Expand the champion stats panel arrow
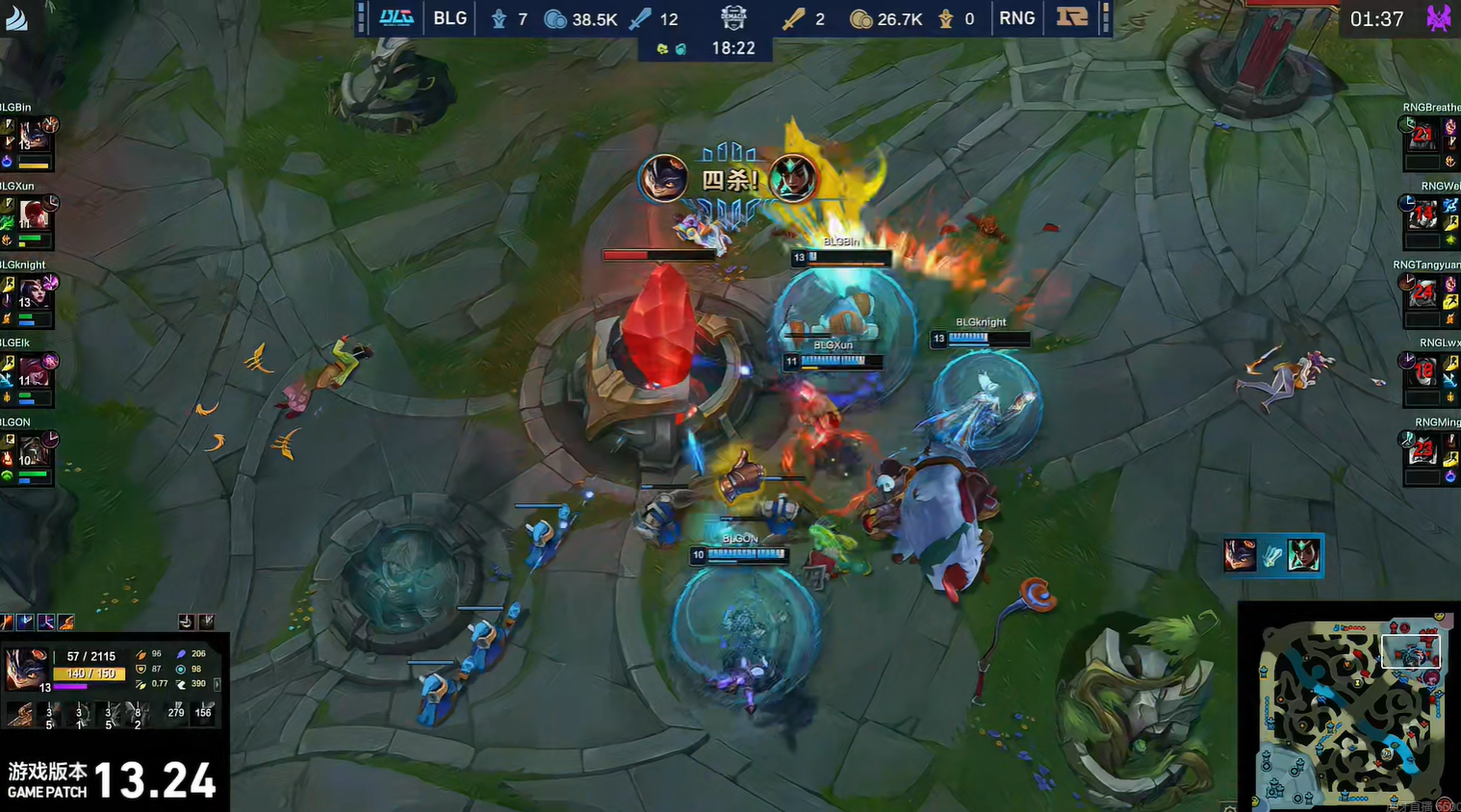The image size is (1461, 812). [218, 686]
